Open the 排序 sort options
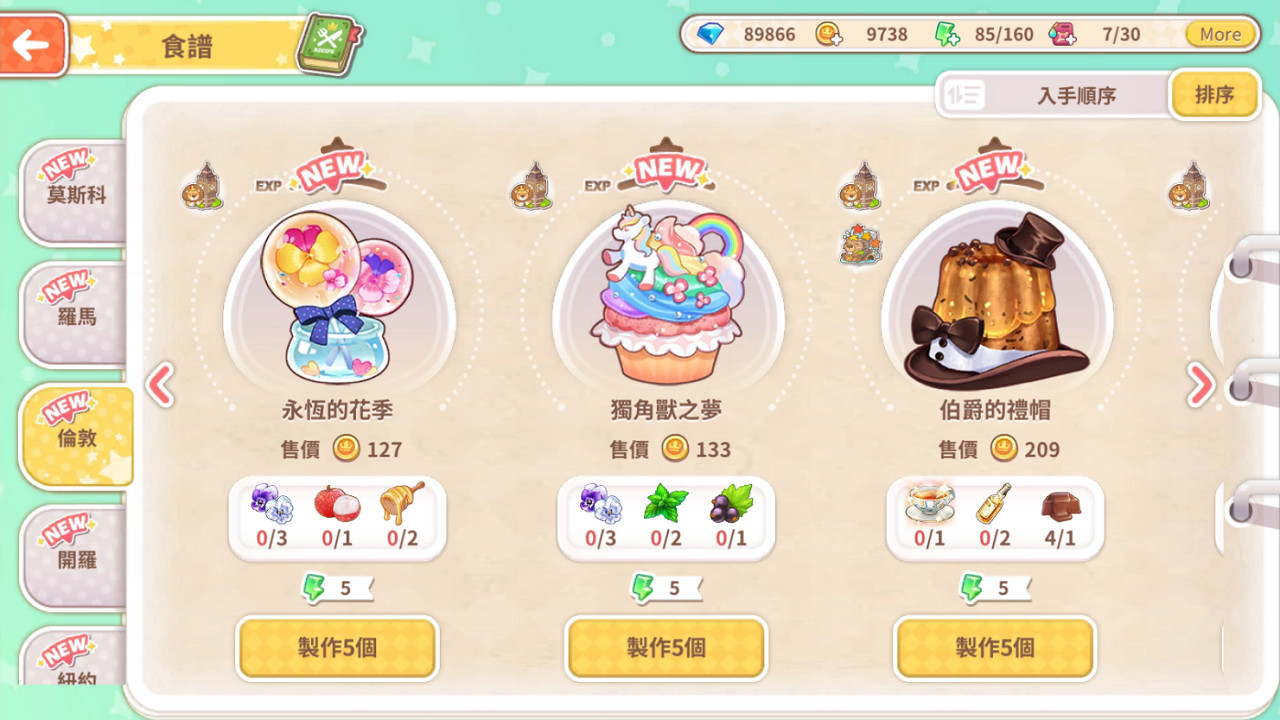The image size is (1280, 720). 1213,94
